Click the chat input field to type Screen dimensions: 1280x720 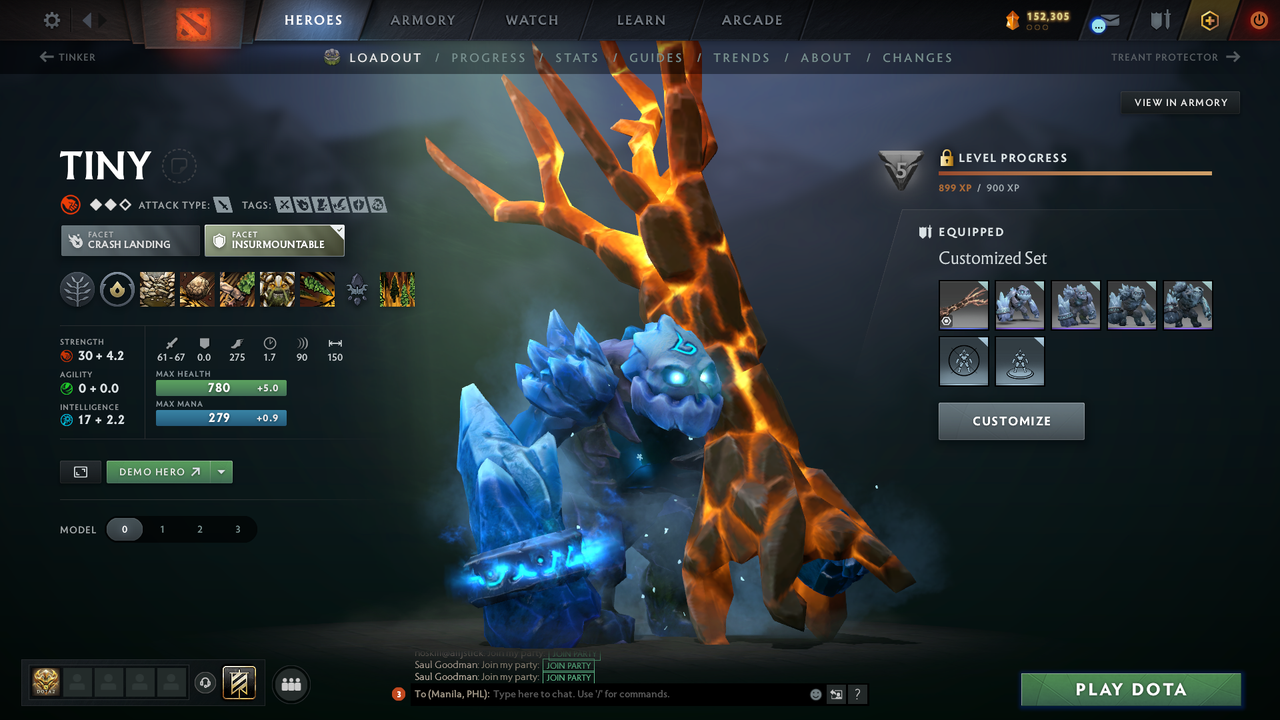(600, 693)
